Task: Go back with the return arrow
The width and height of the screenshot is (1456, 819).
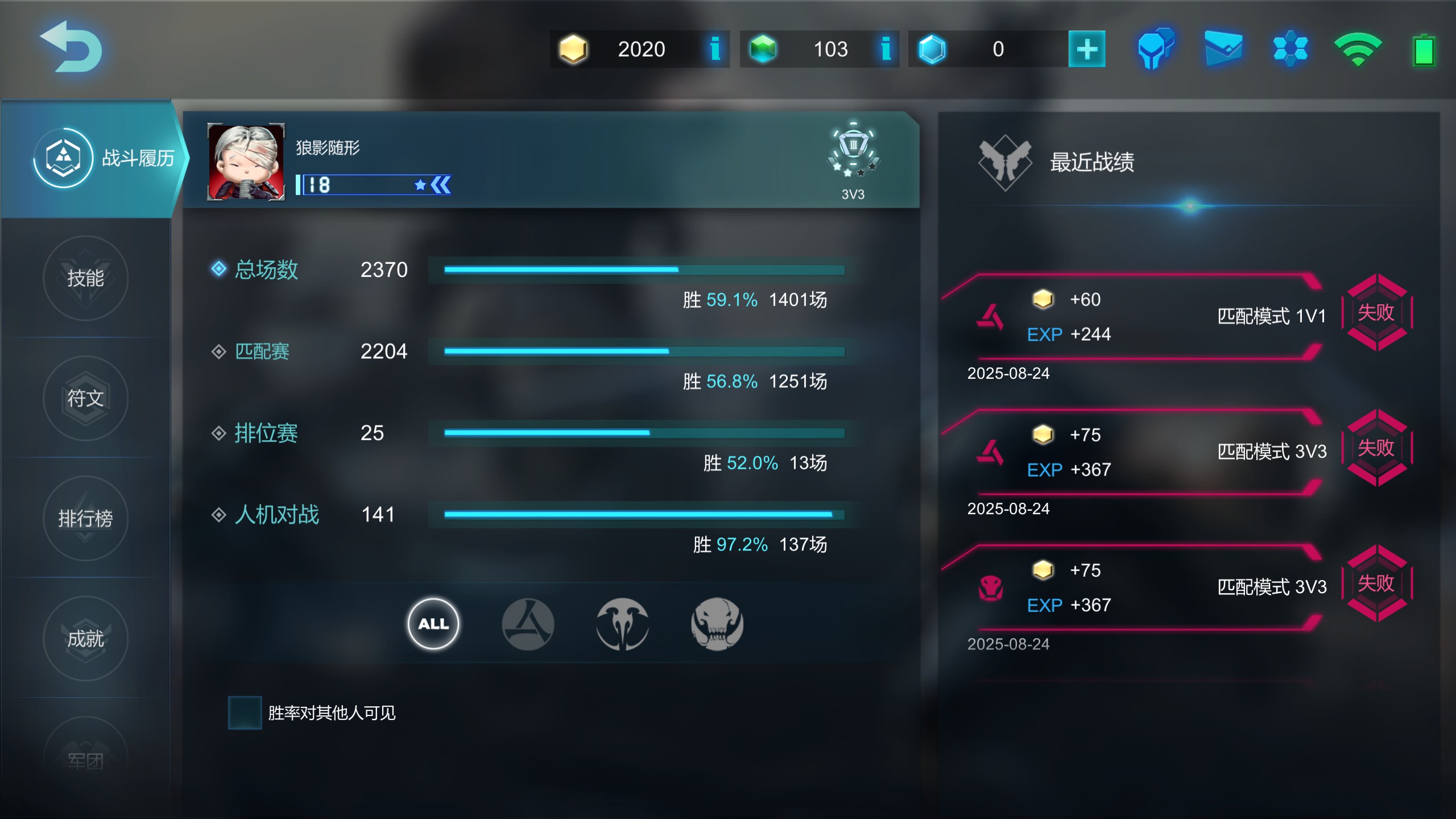Action: point(71,47)
